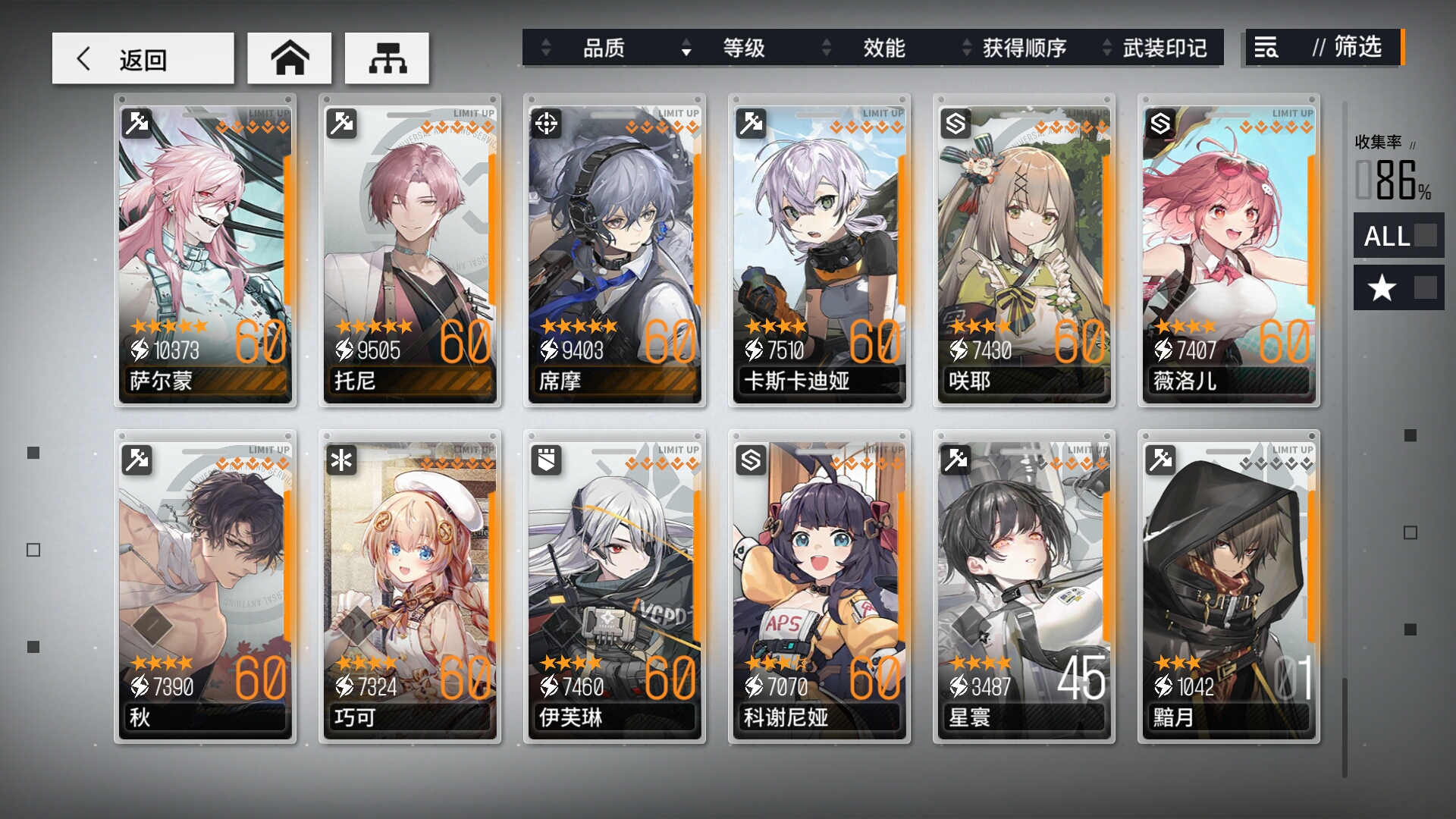The width and height of the screenshot is (1456, 819).
Task: View the 薇洛儿 character card
Action: (x=1228, y=250)
